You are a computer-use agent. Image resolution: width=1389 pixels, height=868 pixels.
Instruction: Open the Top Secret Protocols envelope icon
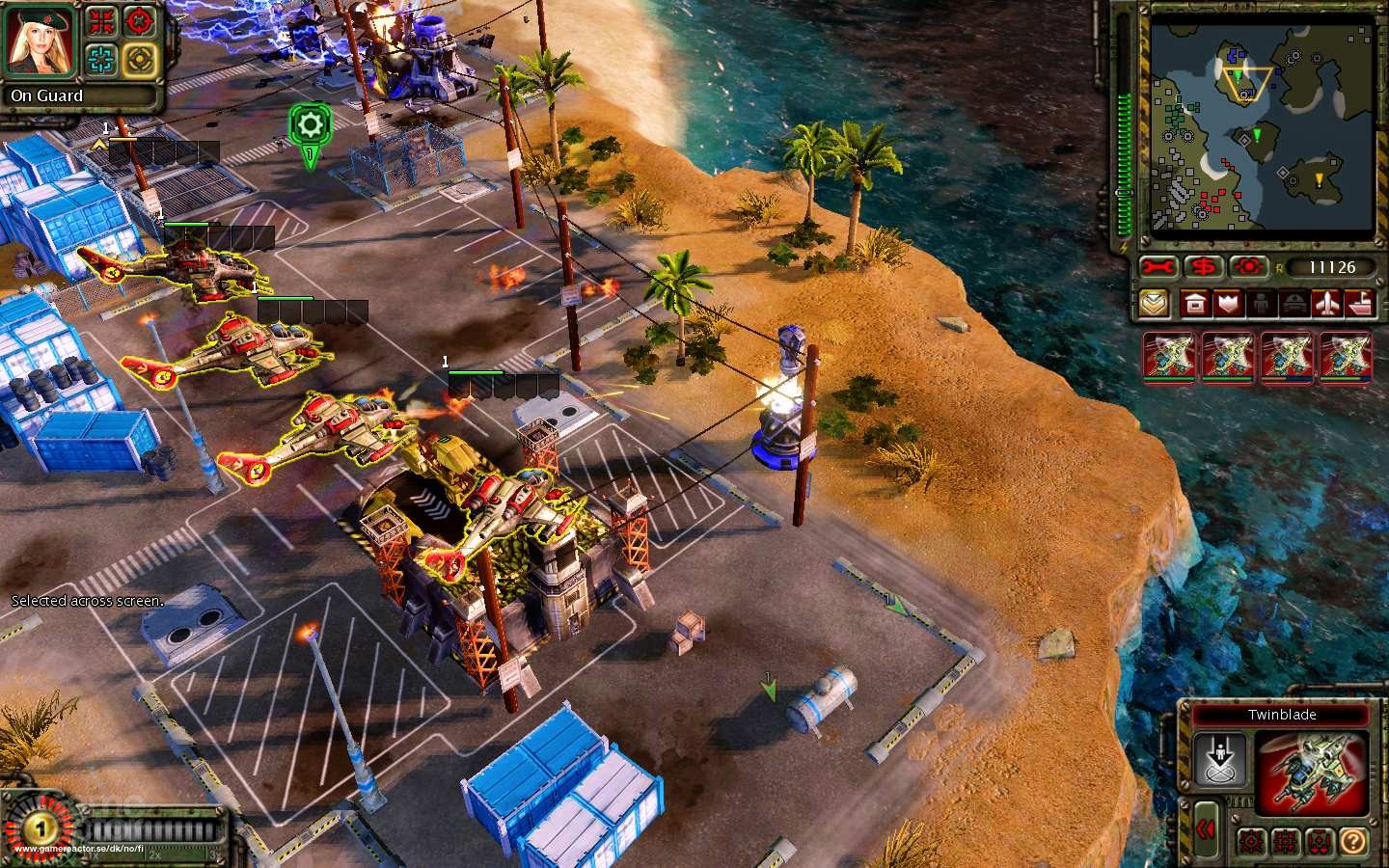tap(1153, 304)
